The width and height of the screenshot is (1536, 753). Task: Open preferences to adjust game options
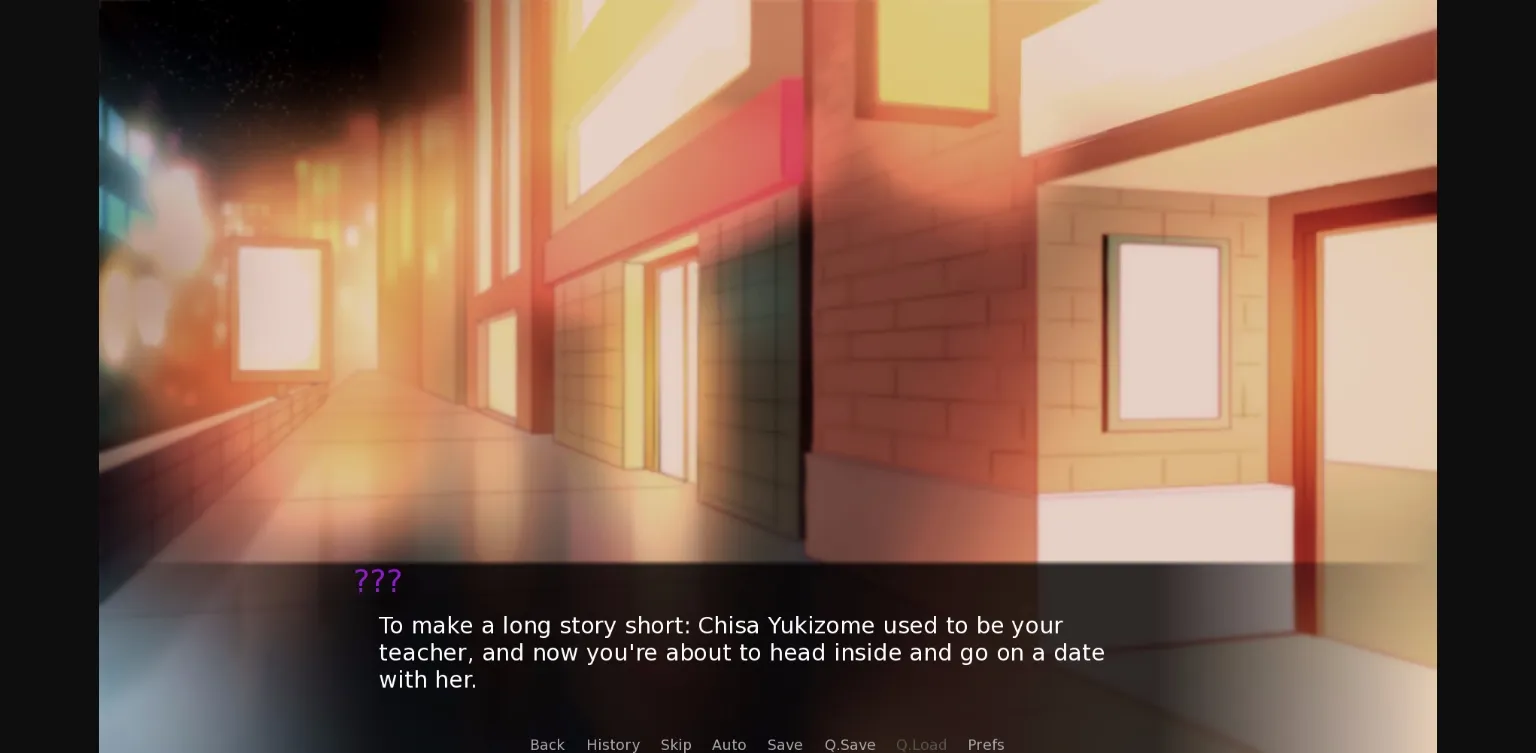[986, 744]
